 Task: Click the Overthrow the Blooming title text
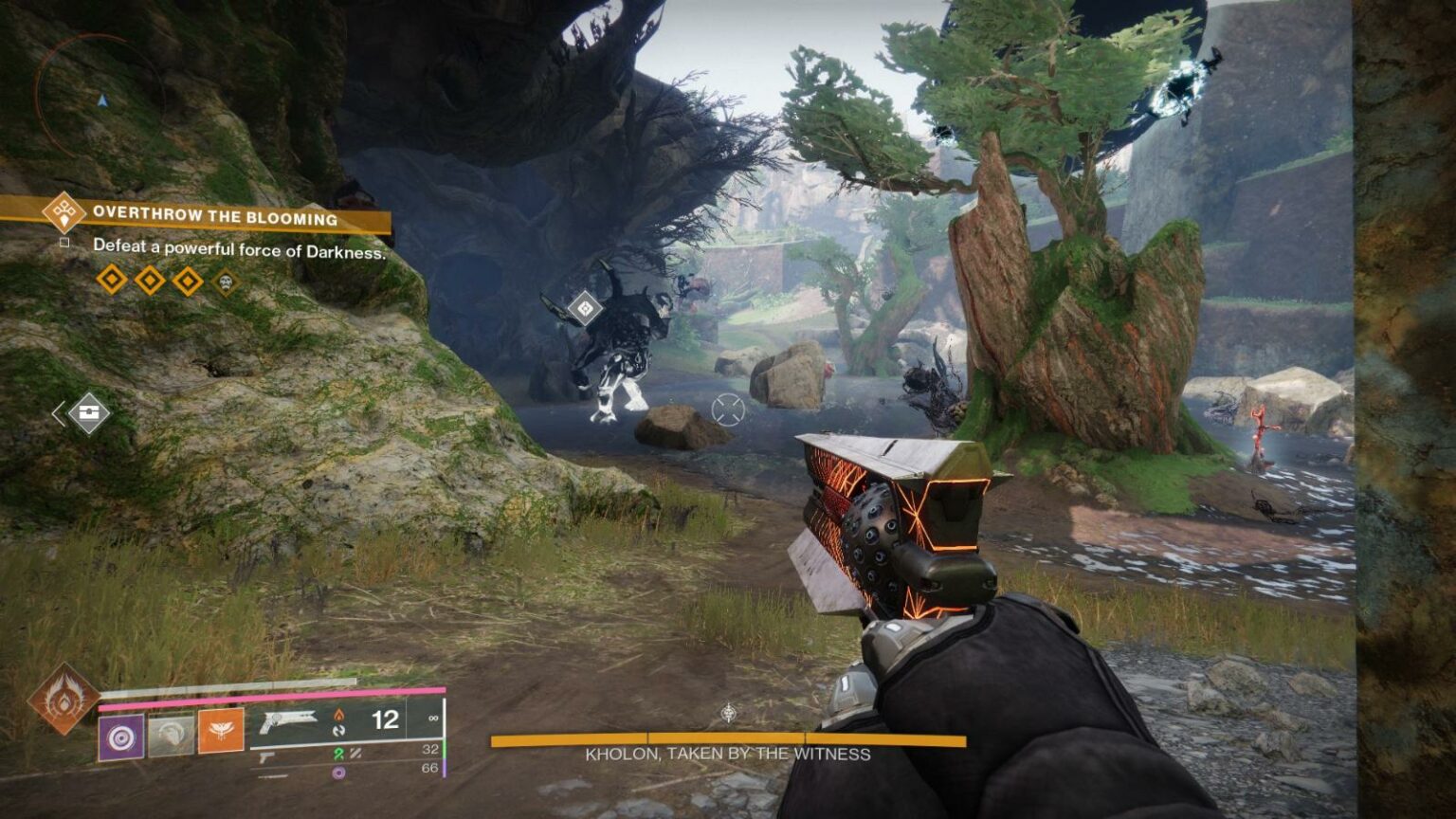pyautogui.click(x=215, y=215)
